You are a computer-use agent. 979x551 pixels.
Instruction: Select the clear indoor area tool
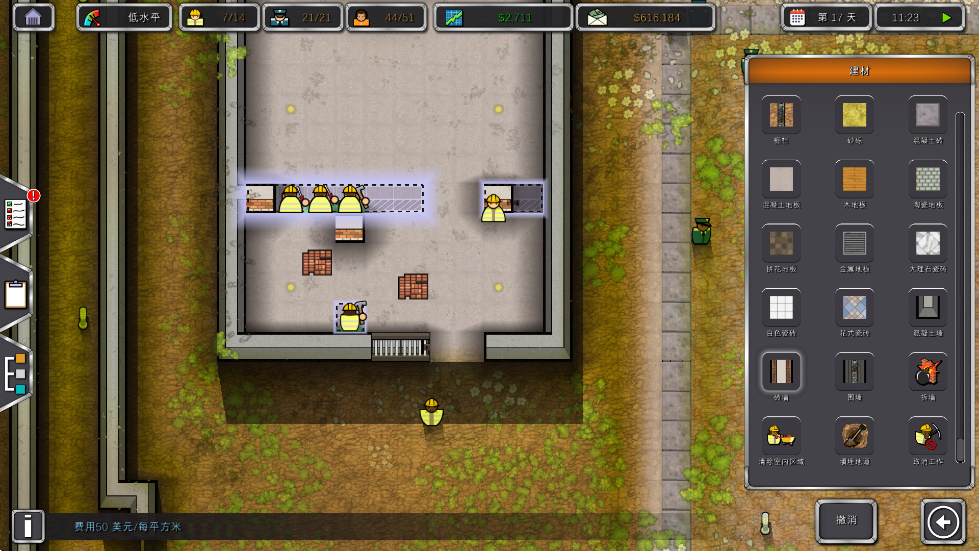780,435
